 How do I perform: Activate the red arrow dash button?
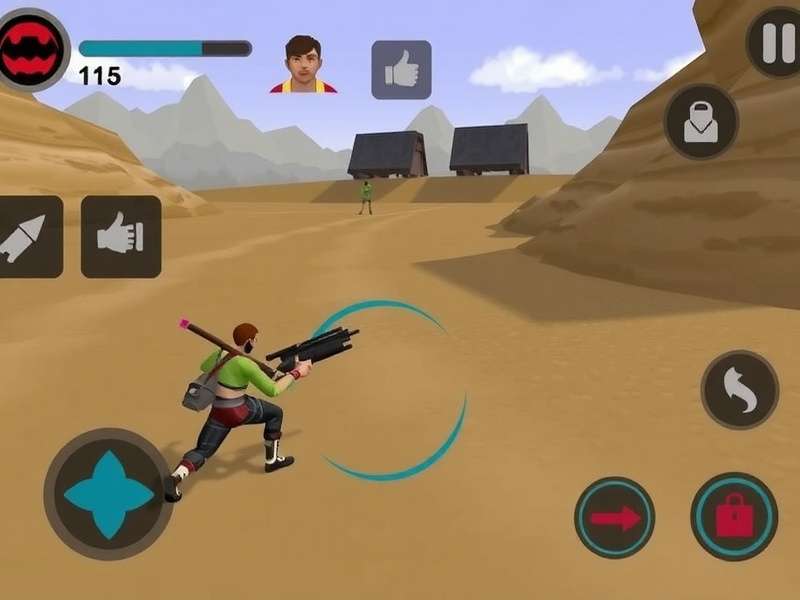pos(615,517)
